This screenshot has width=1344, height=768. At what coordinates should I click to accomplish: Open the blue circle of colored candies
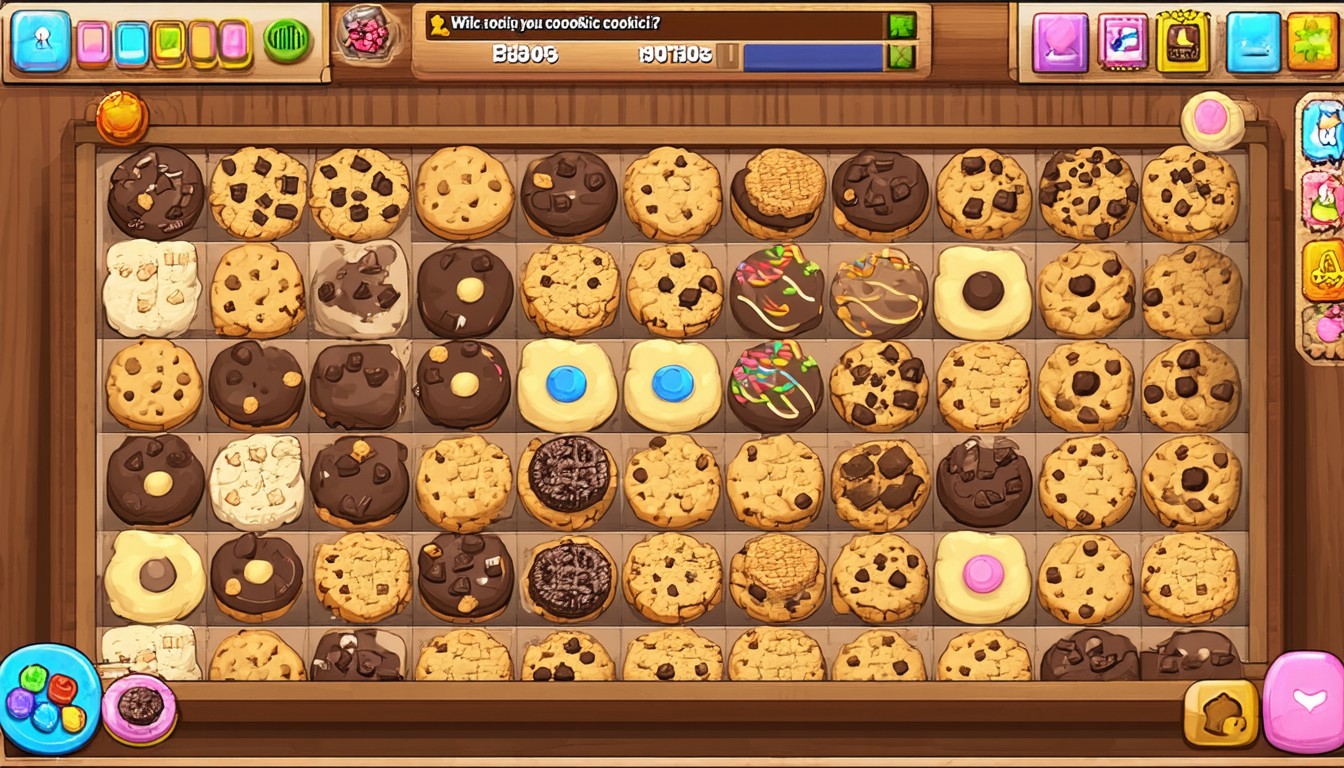coord(47,698)
